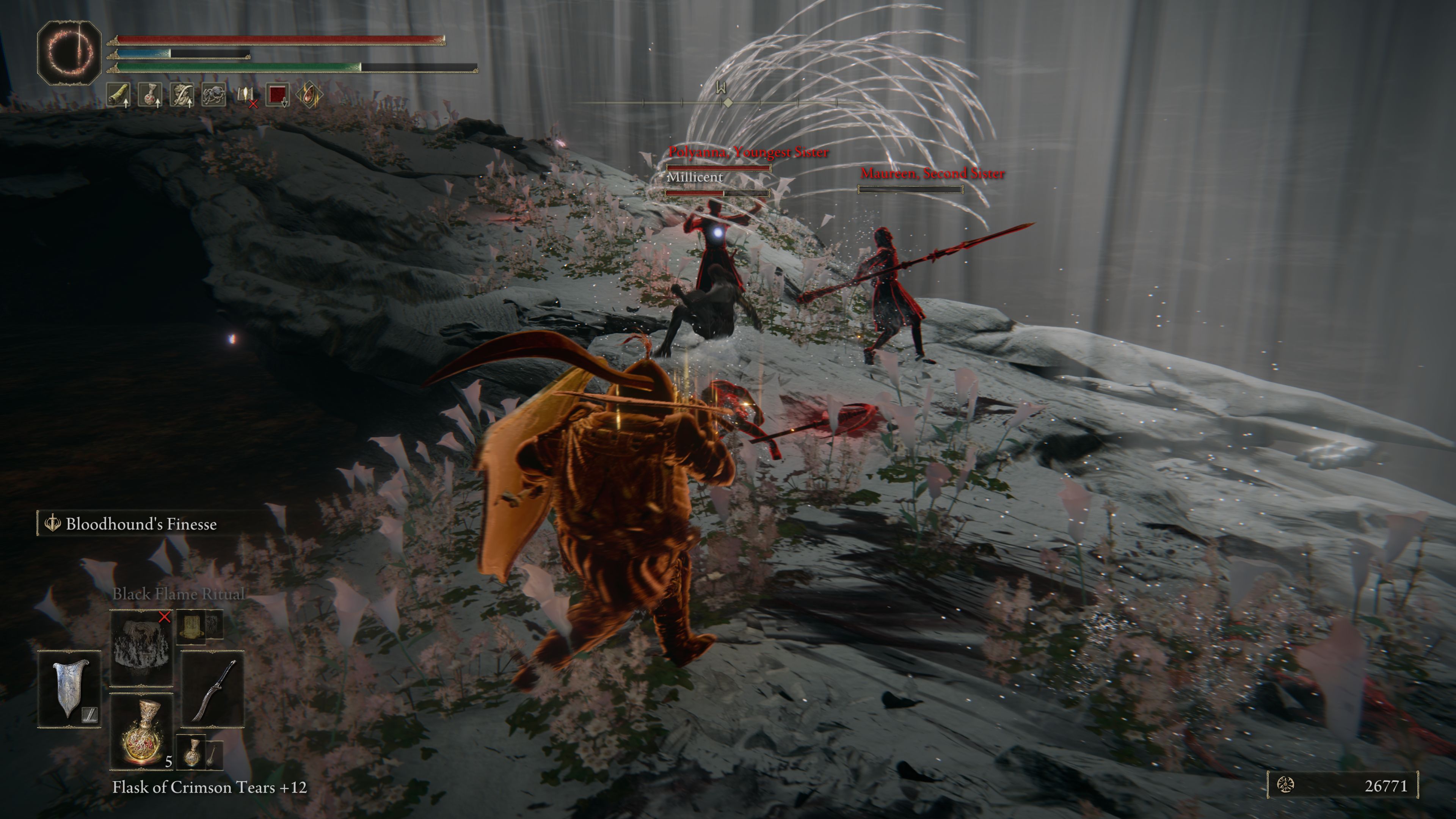Click the right-hand curved sword slot

pos(212,689)
